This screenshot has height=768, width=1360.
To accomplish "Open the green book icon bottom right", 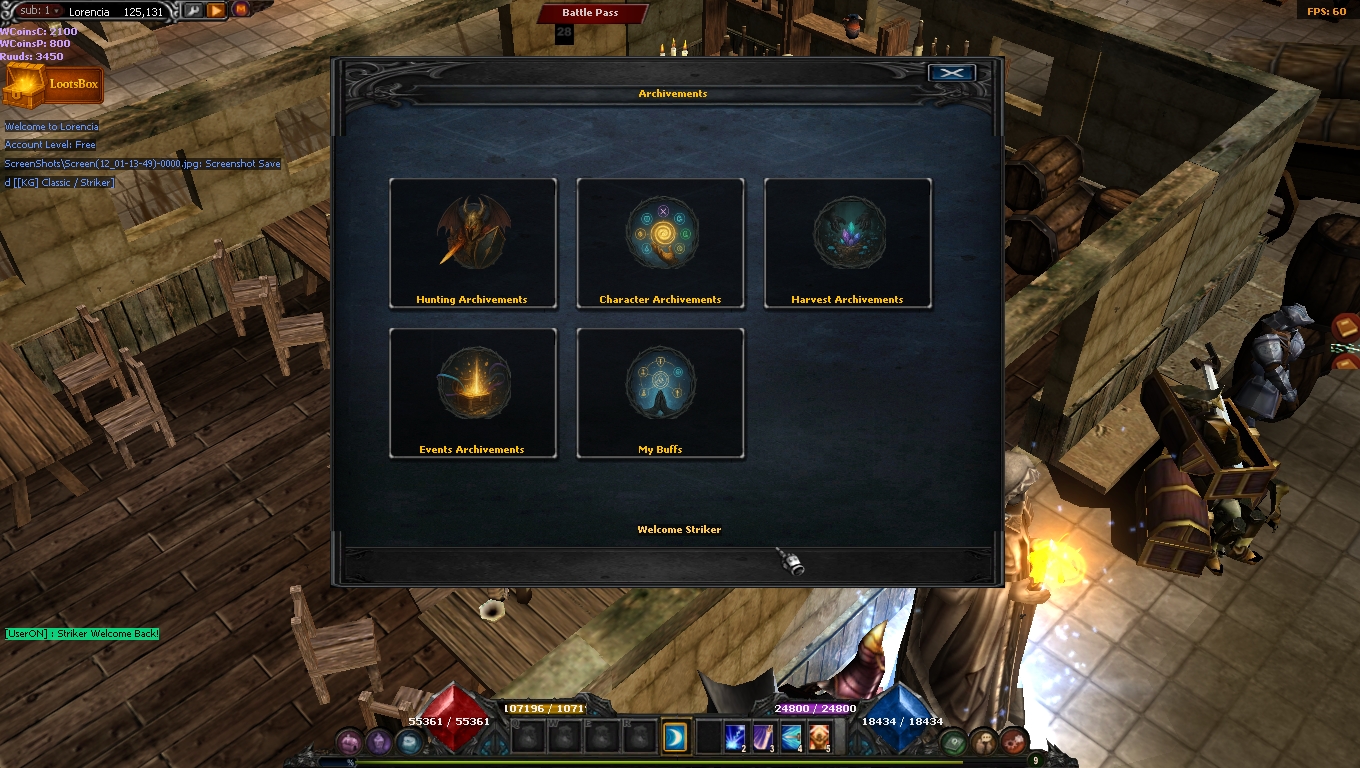I will pyautogui.click(x=951, y=741).
